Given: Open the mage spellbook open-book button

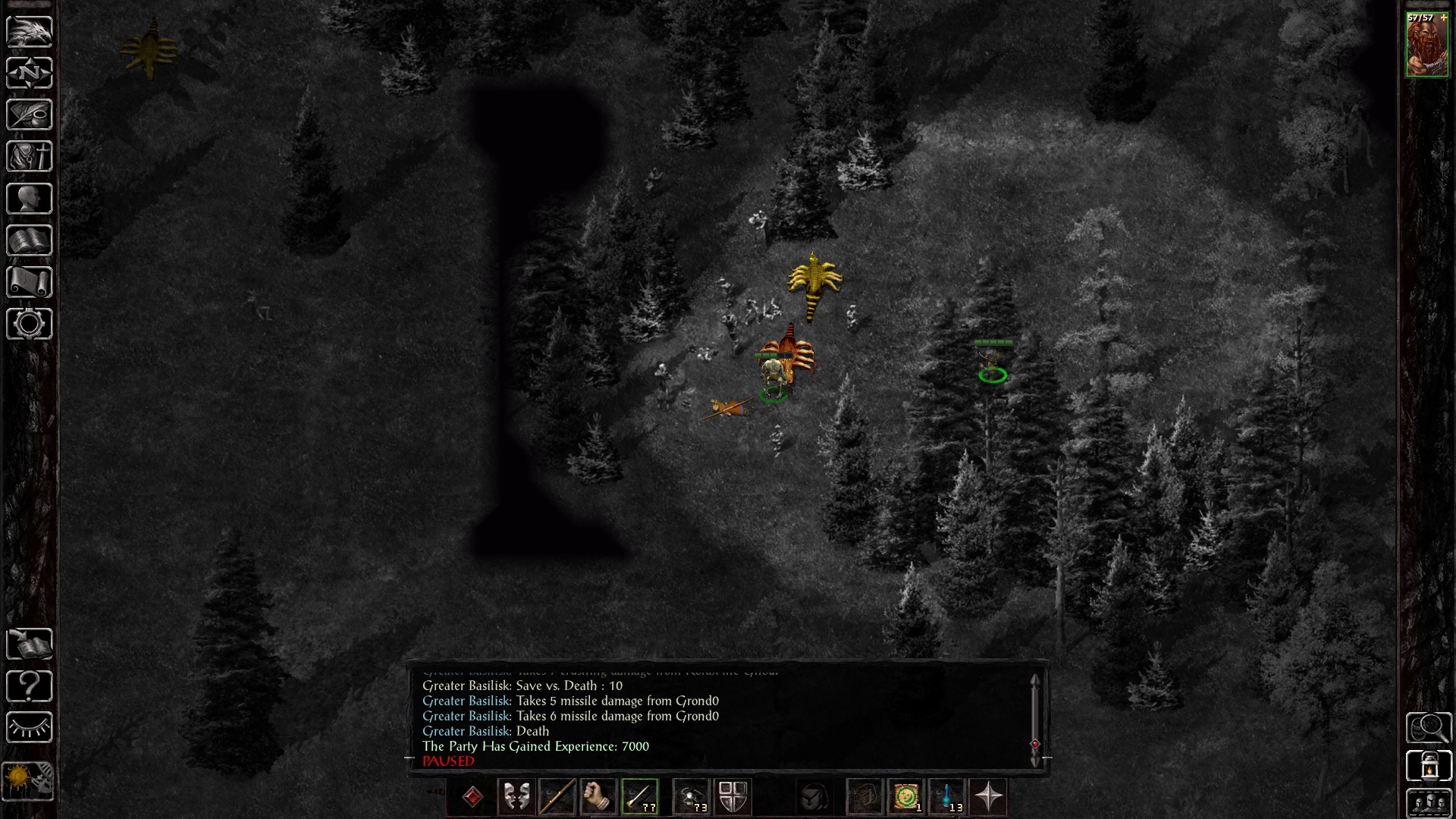Looking at the screenshot, I should [x=30, y=240].
